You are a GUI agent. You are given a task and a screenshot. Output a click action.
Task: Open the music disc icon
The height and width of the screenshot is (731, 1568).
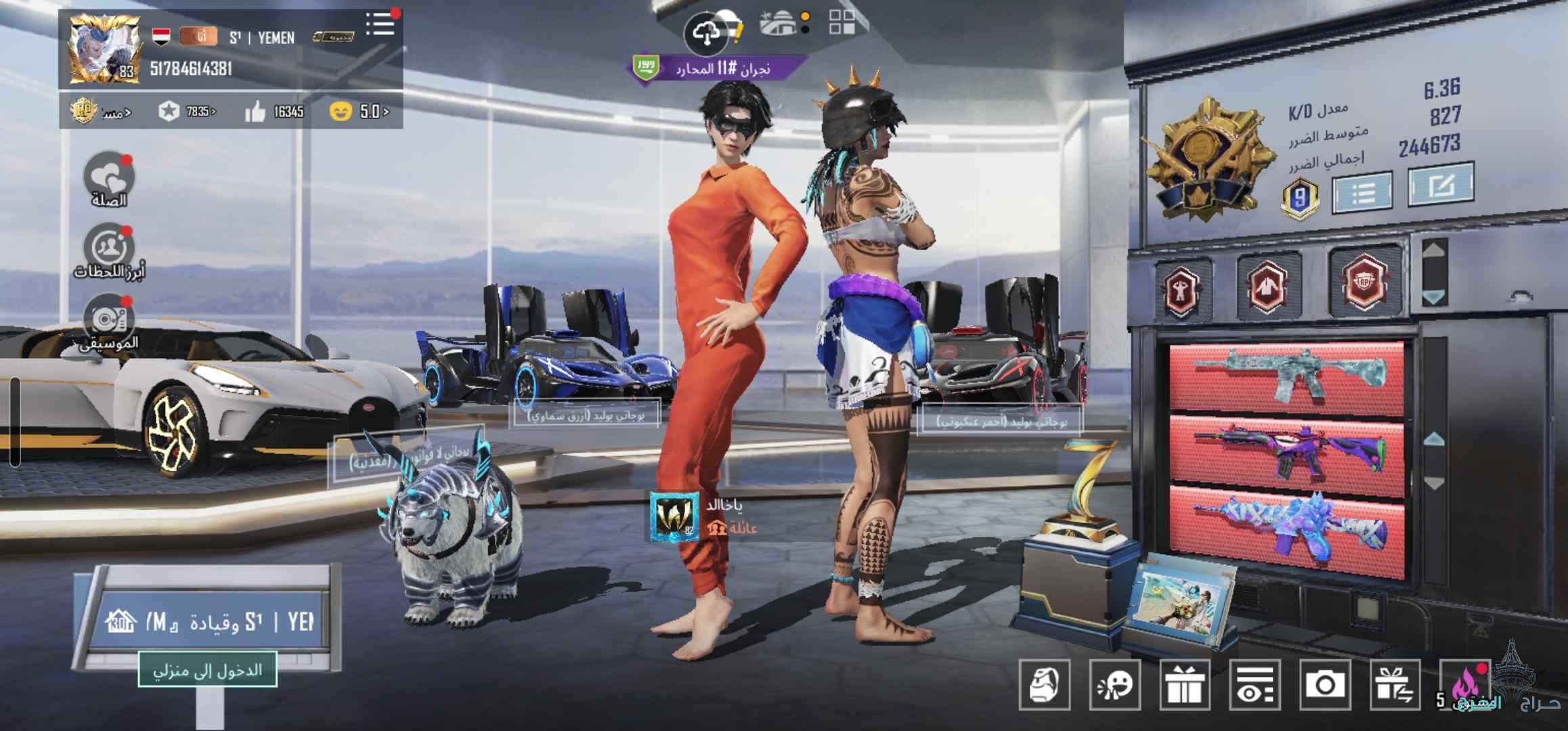coord(109,319)
